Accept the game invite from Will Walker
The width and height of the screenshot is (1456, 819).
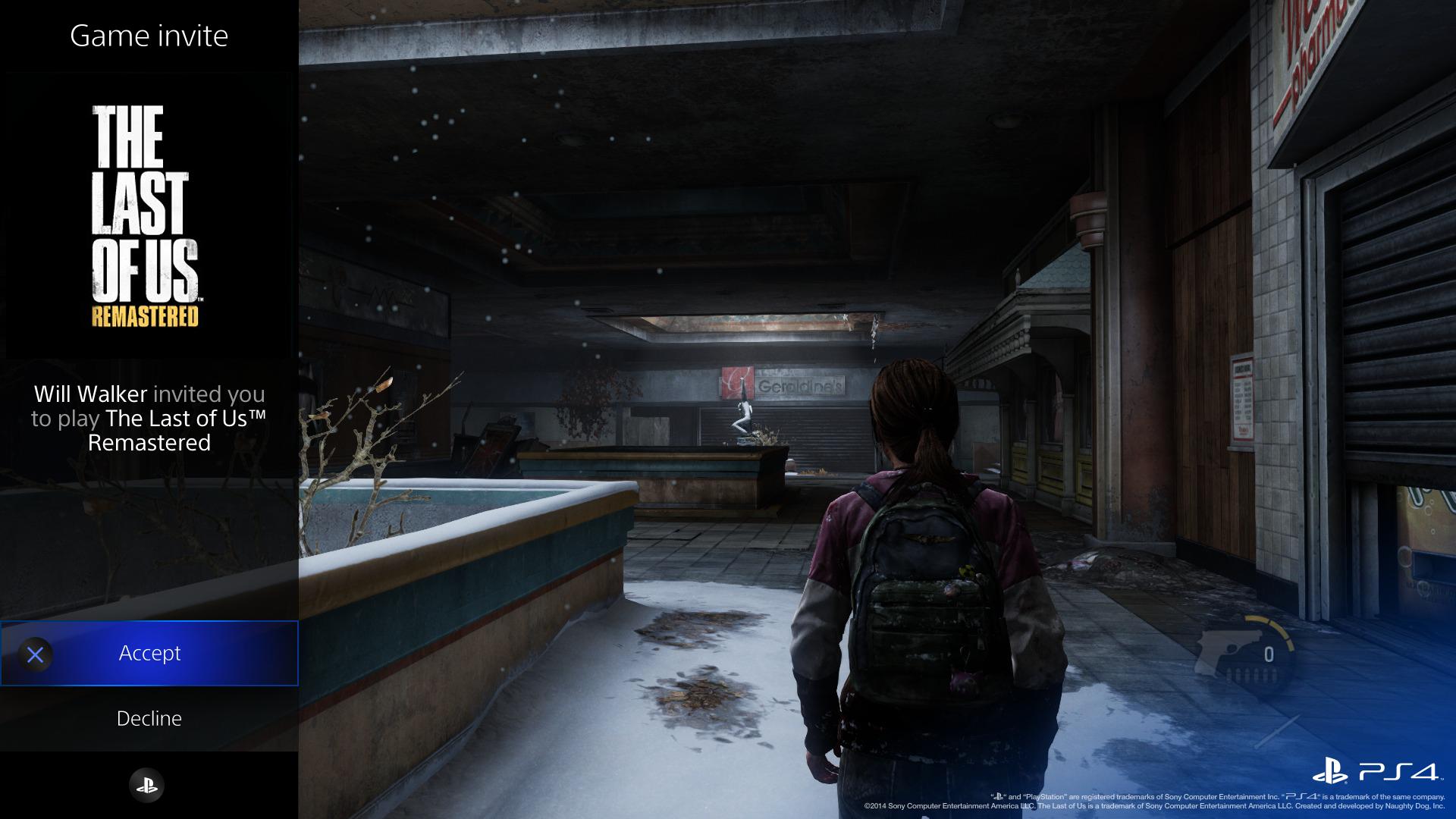coord(149,653)
